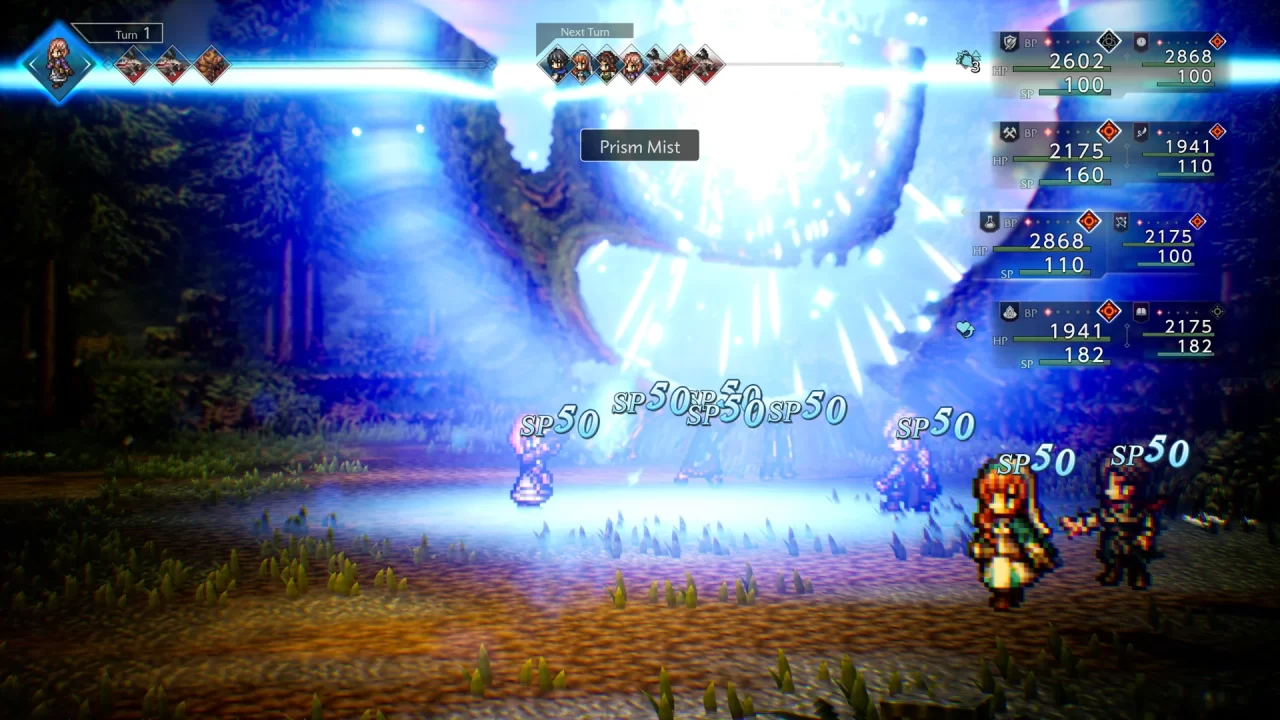
Task: Toggle the boost diamond beside 160 SP character
Action: pos(1108,132)
